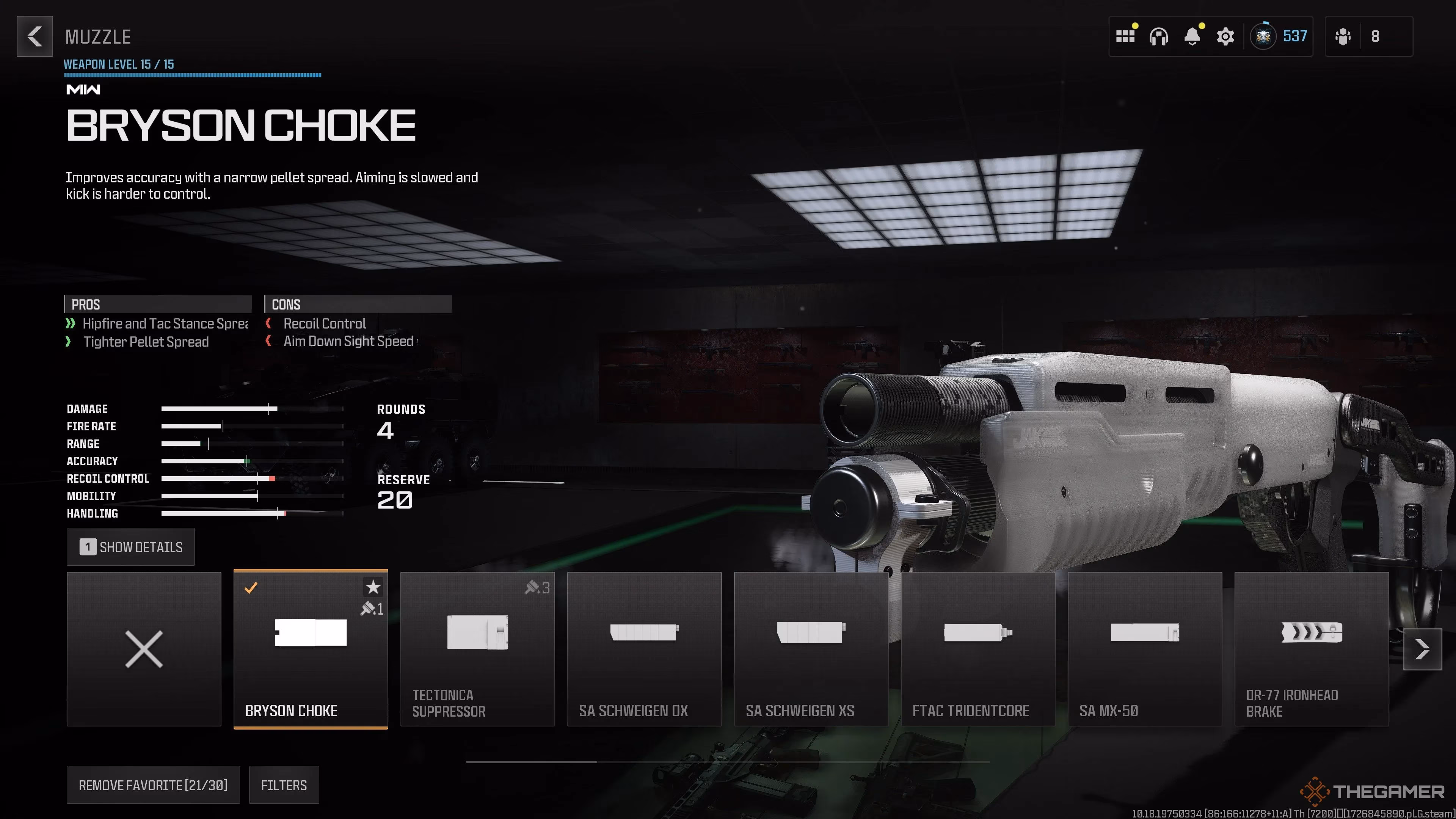This screenshot has height=819, width=1456.
Task: Click the player emblem next to 537
Action: (1266, 36)
